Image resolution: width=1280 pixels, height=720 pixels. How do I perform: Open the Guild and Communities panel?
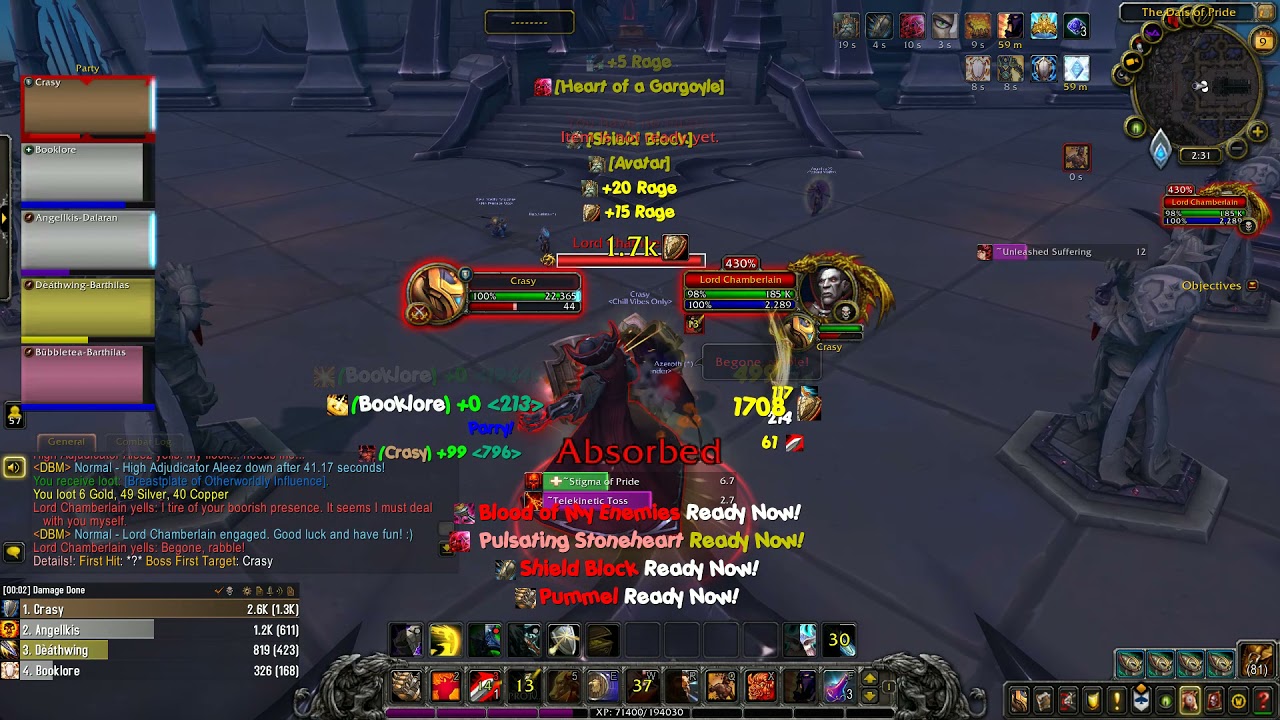[x=1140, y=700]
